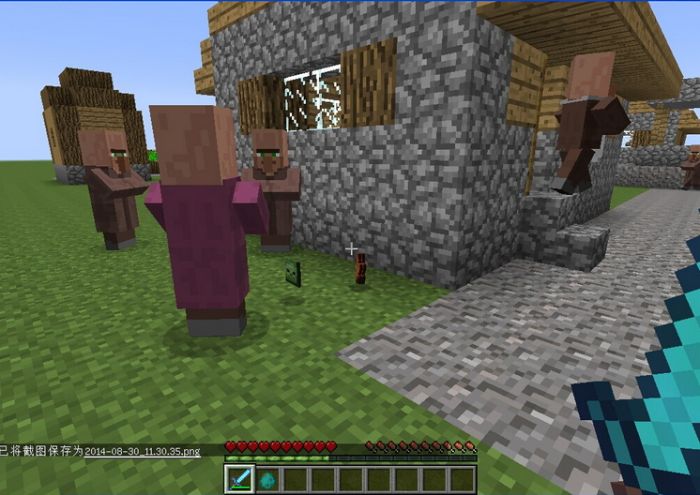This screenshot has height=495, width=700.
Task: Open the saved screenshot file link in chat
Action: pos(142,452)
